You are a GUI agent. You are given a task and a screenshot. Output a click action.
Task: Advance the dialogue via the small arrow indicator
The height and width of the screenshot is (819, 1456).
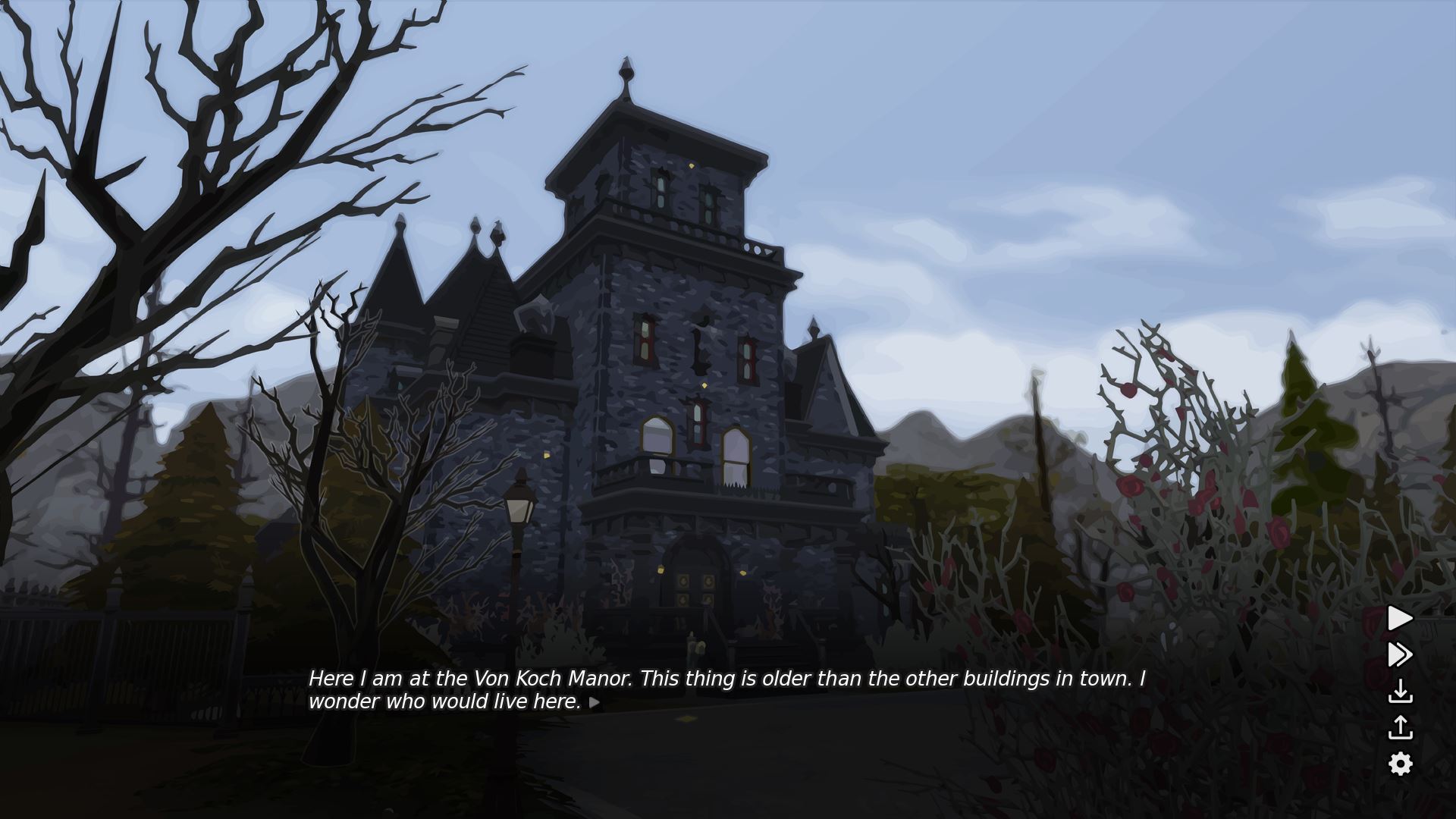click(595, 702)
